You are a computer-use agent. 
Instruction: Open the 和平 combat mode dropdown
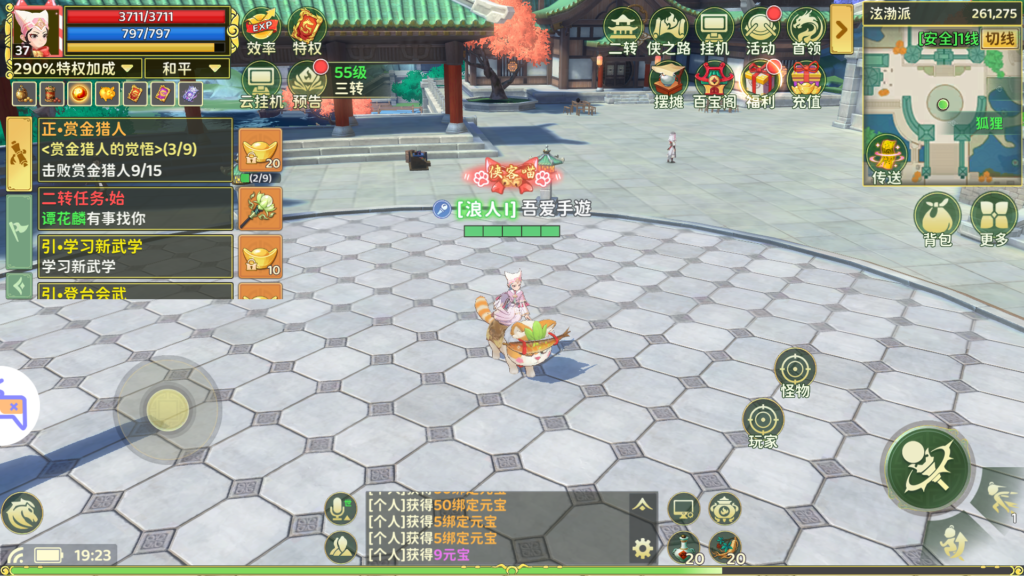pyautogui.click(x=186, y=69)
